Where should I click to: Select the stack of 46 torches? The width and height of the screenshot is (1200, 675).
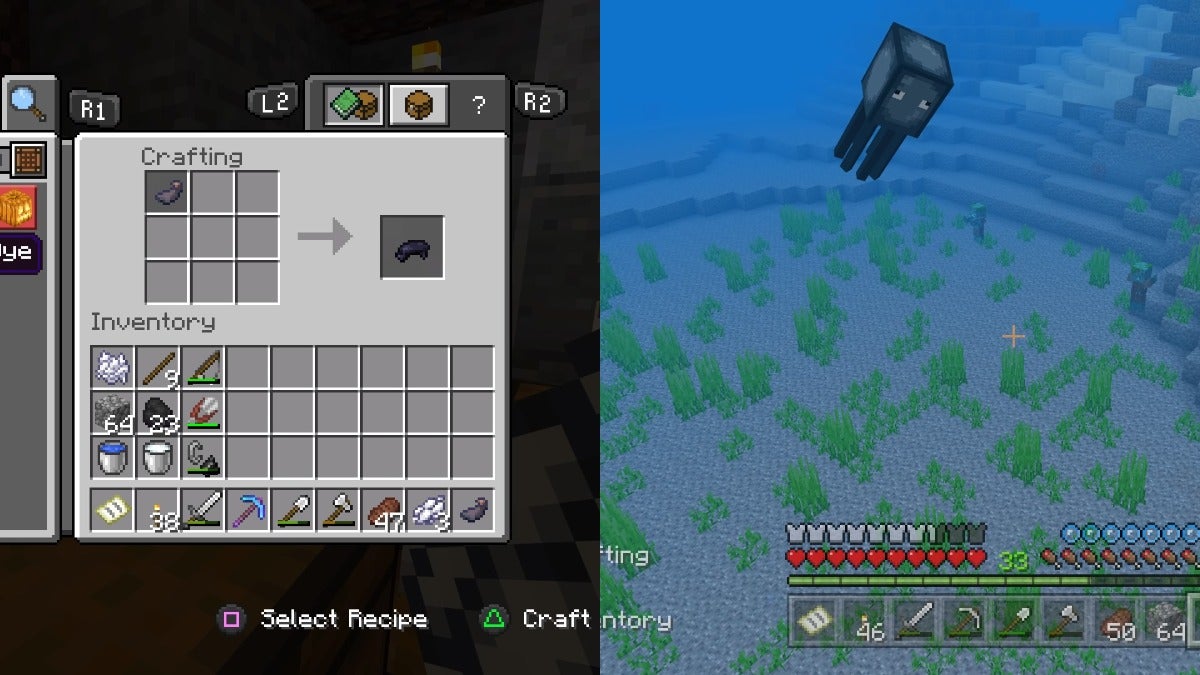(x=864, y=622)
